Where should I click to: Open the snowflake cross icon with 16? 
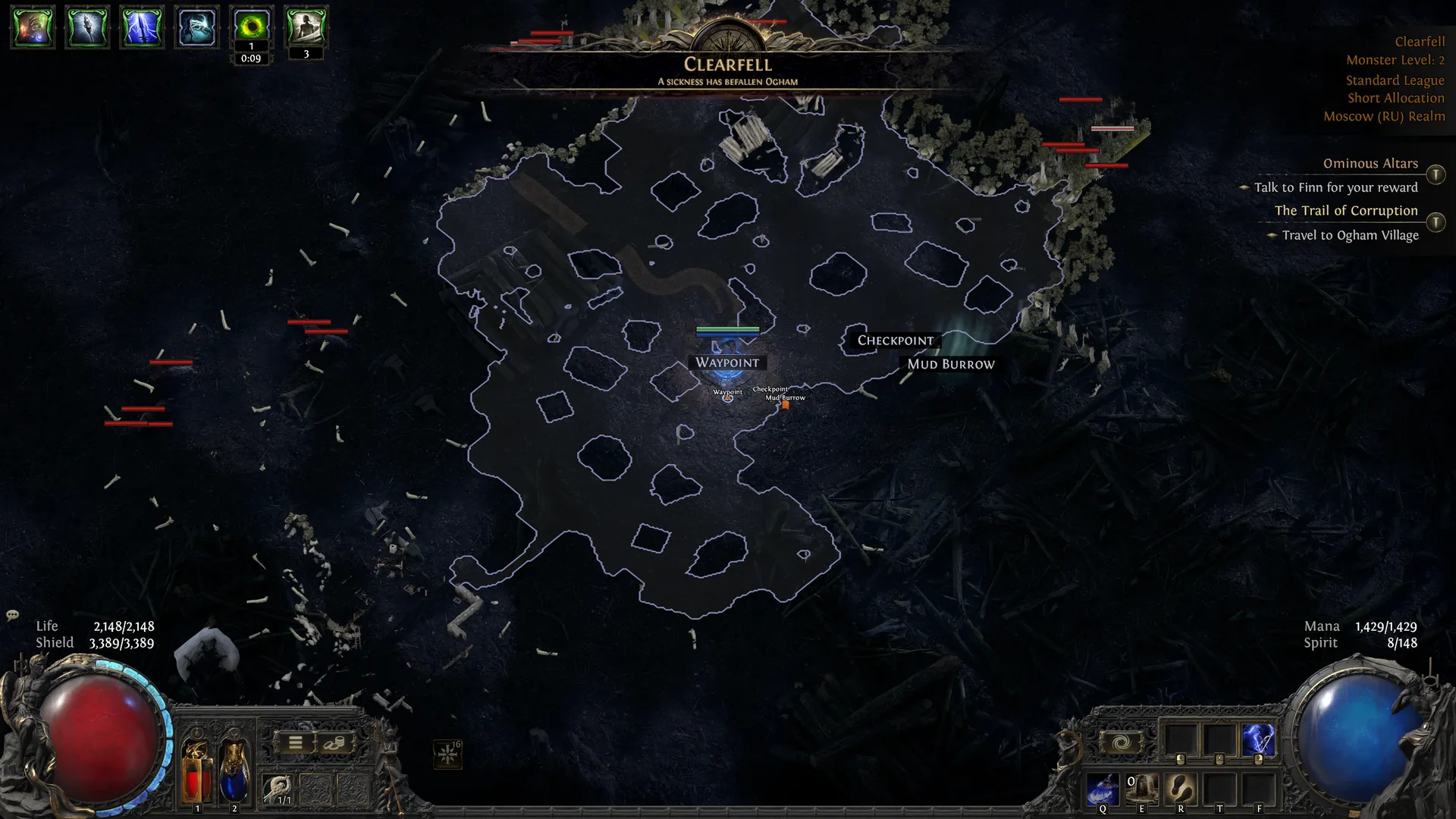click(448, 754)
